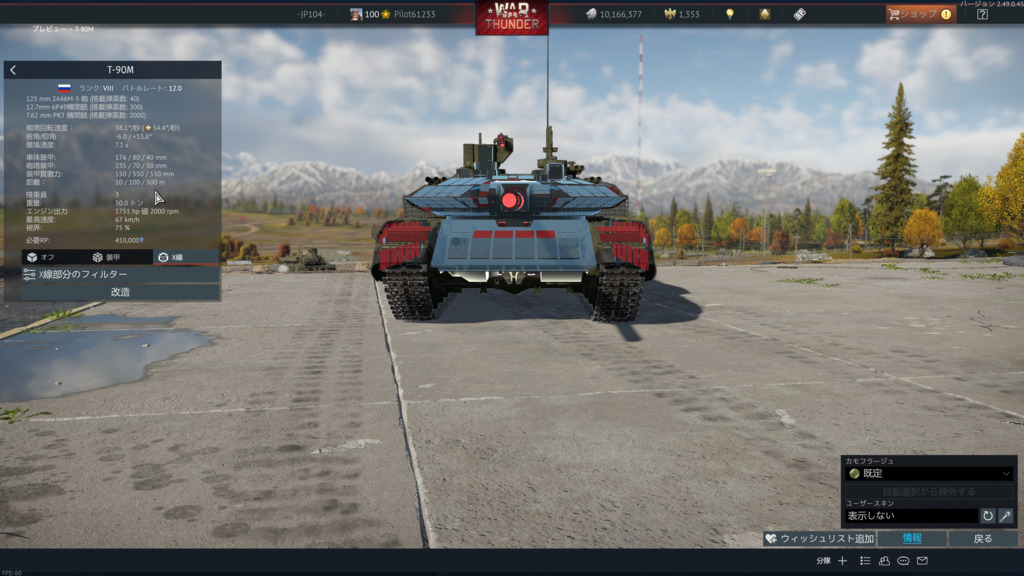Open the chat speech bubble icon
This screenshot has width=1024, height=576.
click(x=903, y=561)
